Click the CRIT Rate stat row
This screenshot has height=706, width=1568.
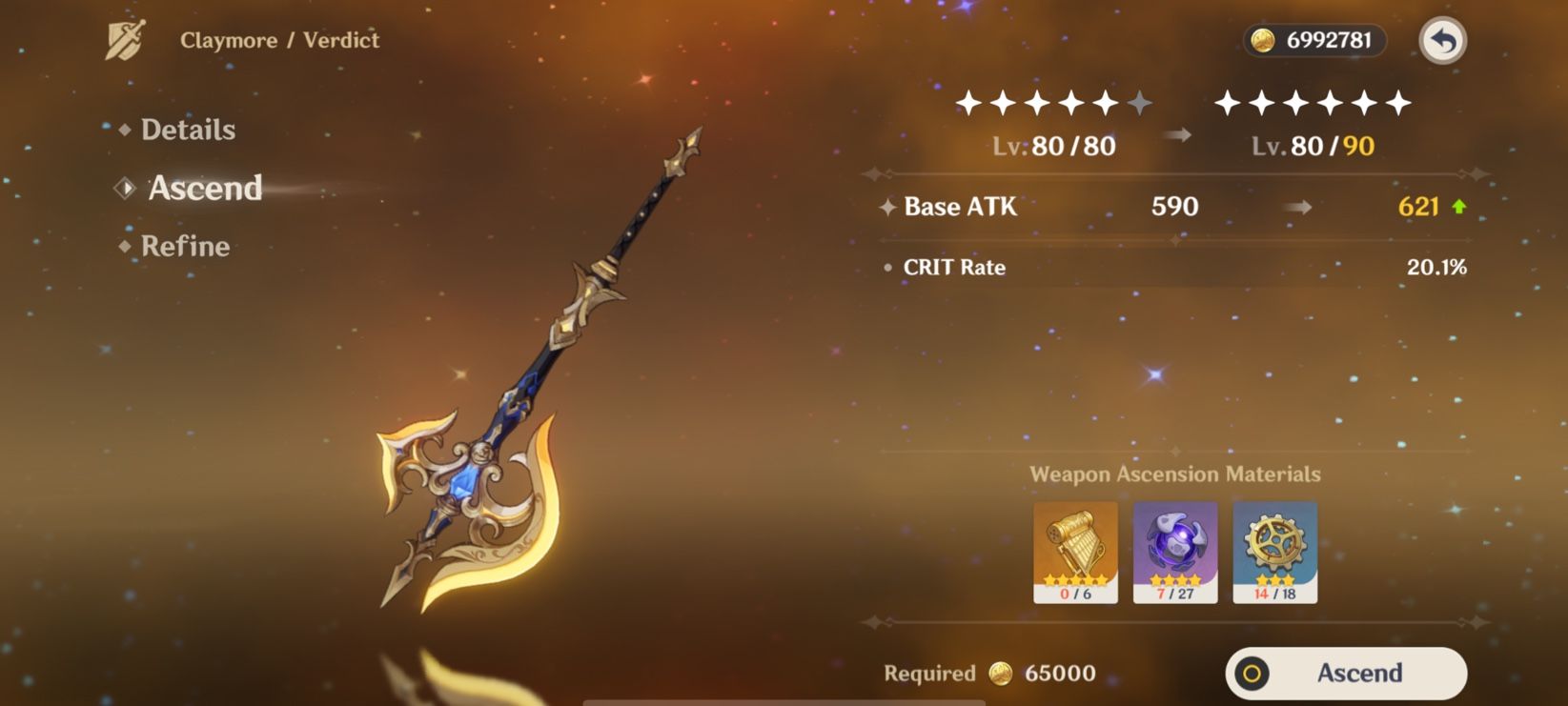point(953,268)
